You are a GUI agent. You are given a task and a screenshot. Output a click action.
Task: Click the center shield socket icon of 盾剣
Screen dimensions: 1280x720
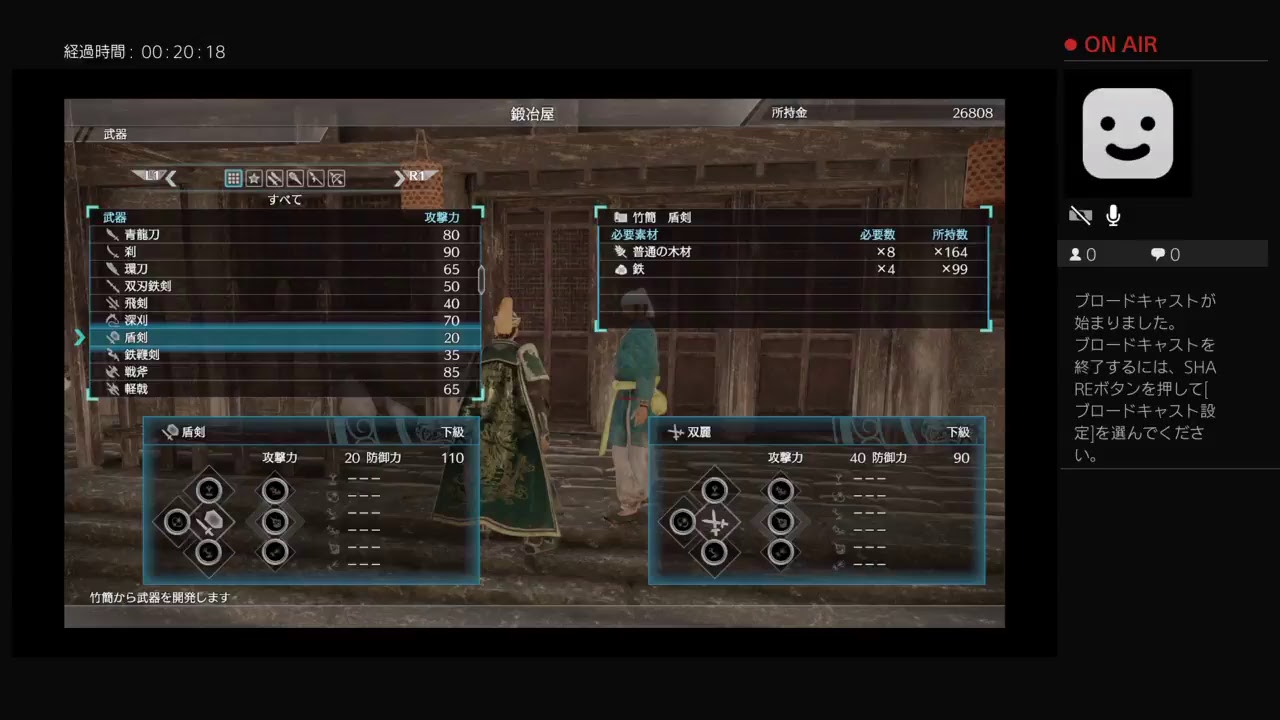208,521
